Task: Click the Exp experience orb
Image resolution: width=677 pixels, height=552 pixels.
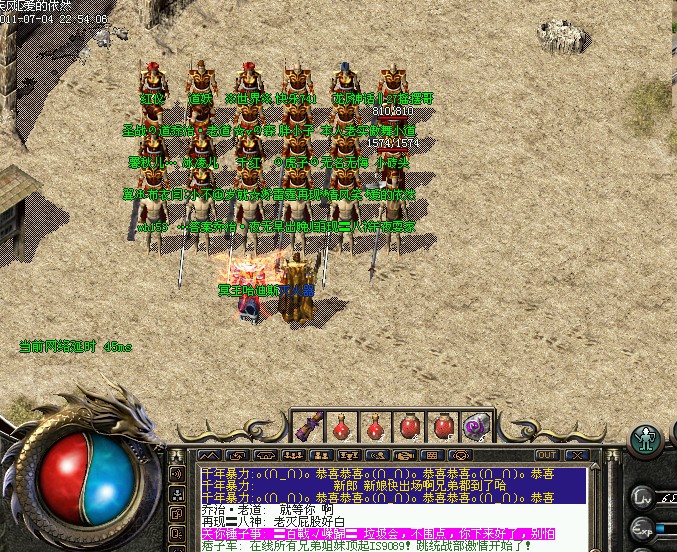Action: coord(643,528)
